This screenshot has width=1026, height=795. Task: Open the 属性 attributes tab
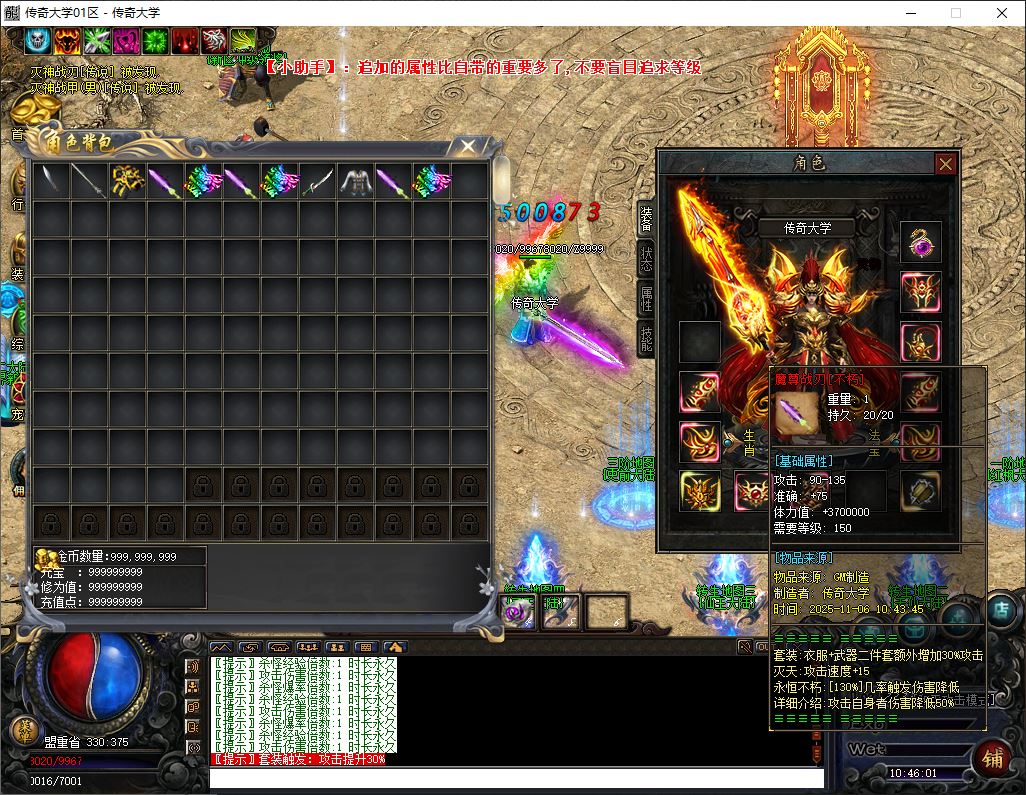tap(646, 298)
